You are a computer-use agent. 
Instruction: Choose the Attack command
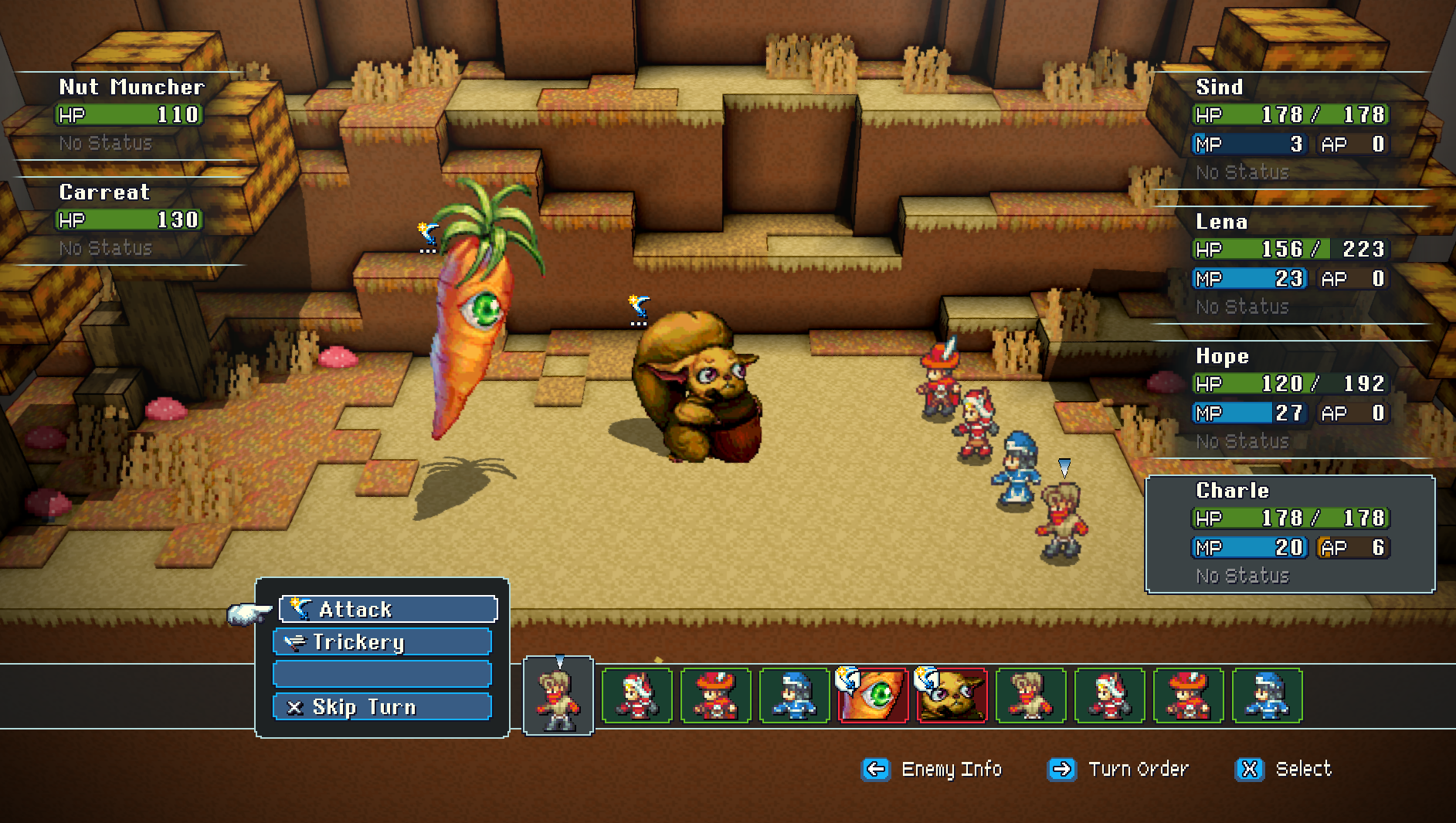388,609
